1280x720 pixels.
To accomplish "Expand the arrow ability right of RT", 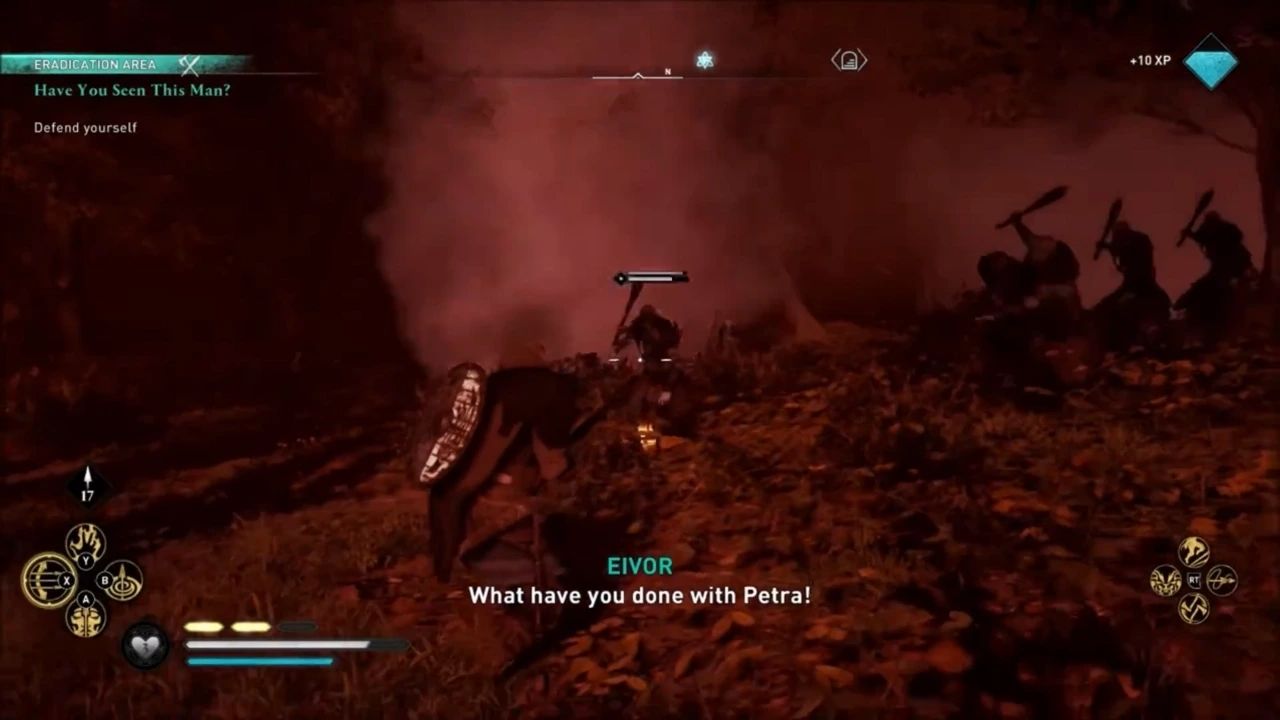I will point(1222,580).
